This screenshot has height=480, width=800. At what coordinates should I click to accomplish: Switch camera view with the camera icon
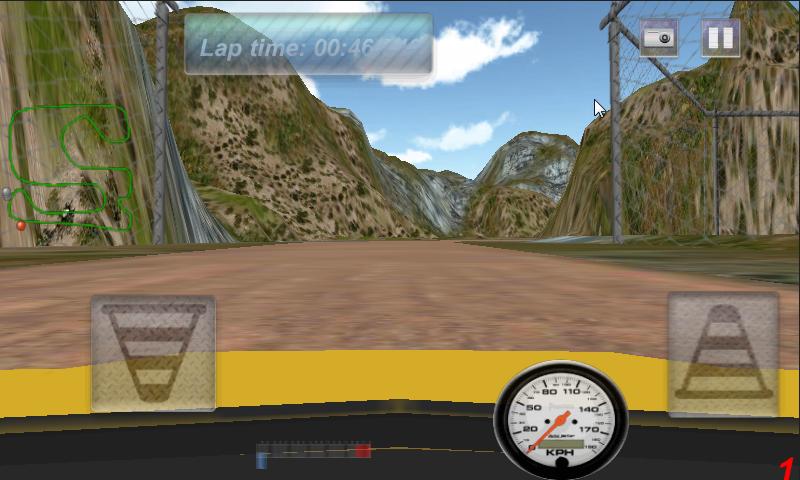click(659, 38)
